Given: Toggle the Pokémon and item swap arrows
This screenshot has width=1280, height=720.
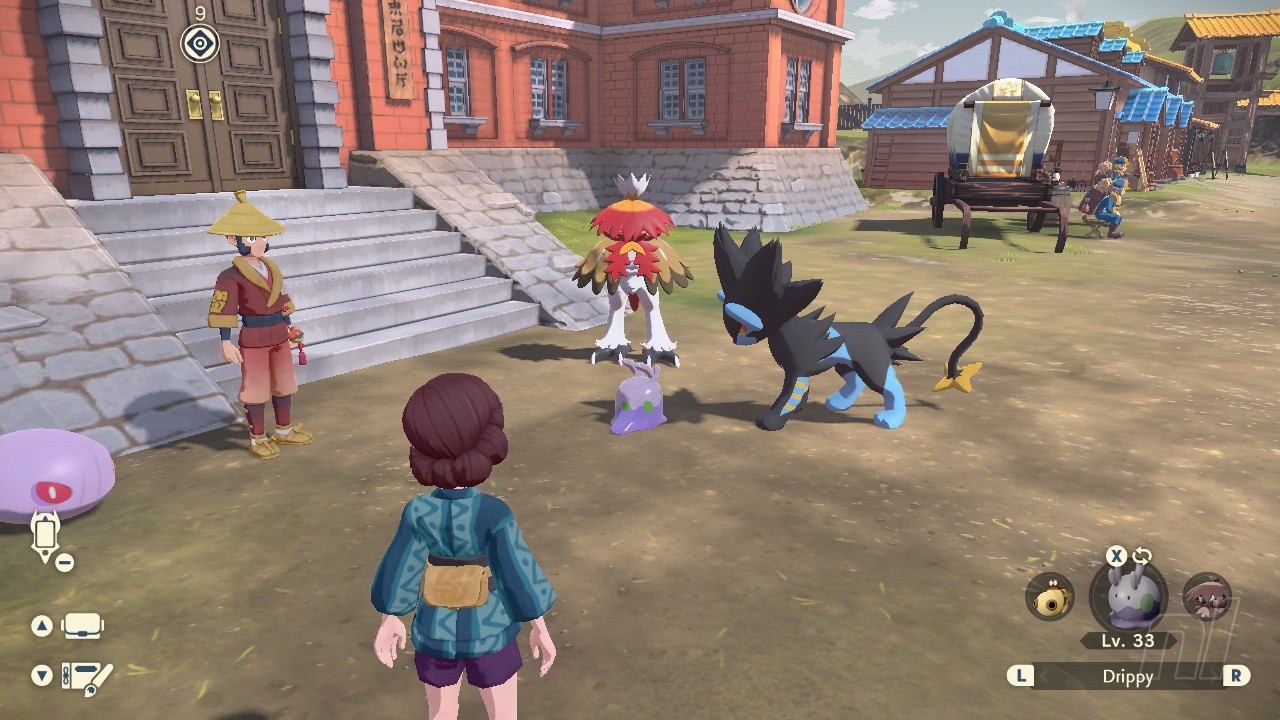Looking at the screenshot, I should click(1142, 557).
